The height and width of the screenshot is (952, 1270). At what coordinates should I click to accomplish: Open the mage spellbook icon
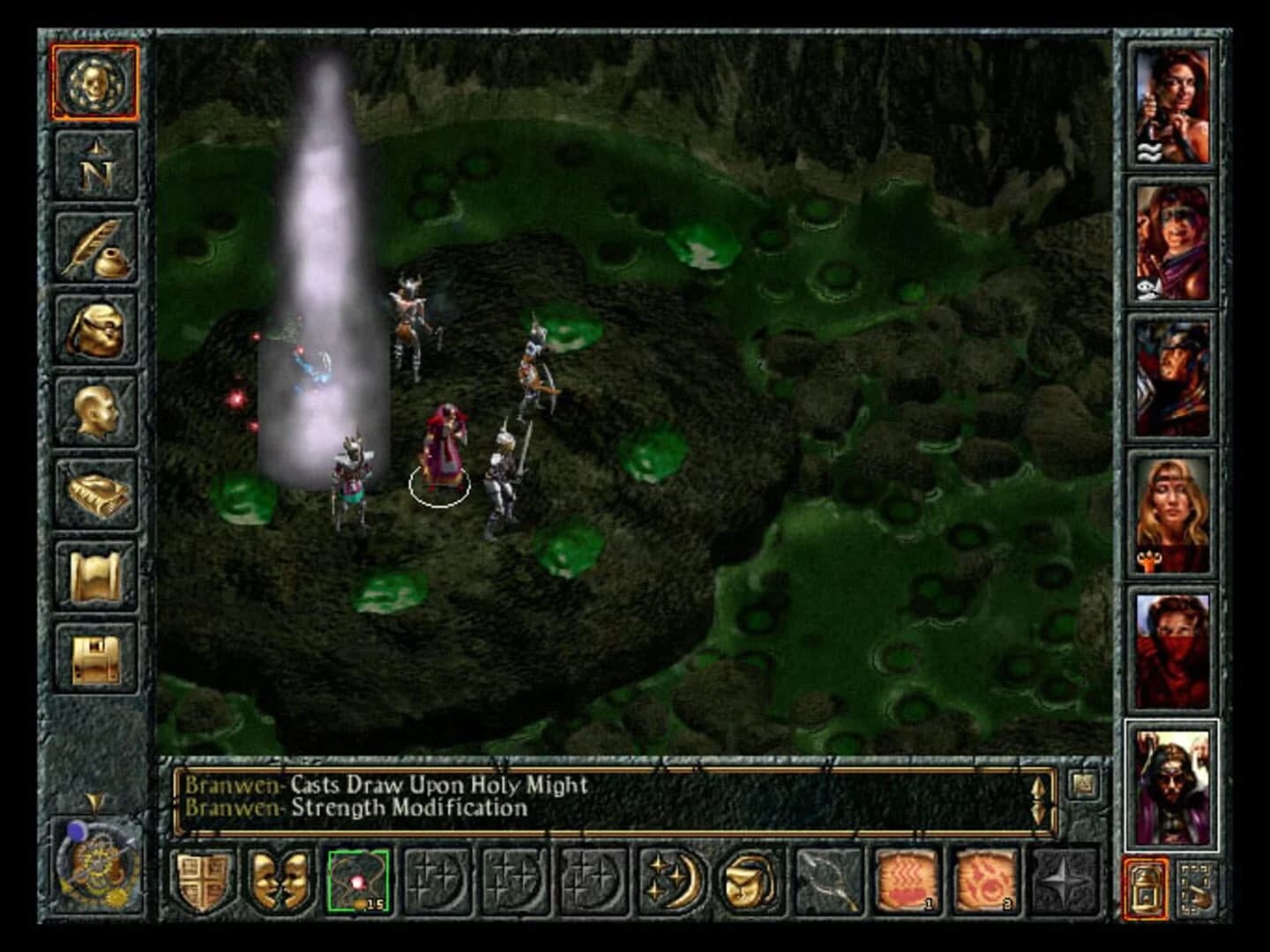[97, 489]
